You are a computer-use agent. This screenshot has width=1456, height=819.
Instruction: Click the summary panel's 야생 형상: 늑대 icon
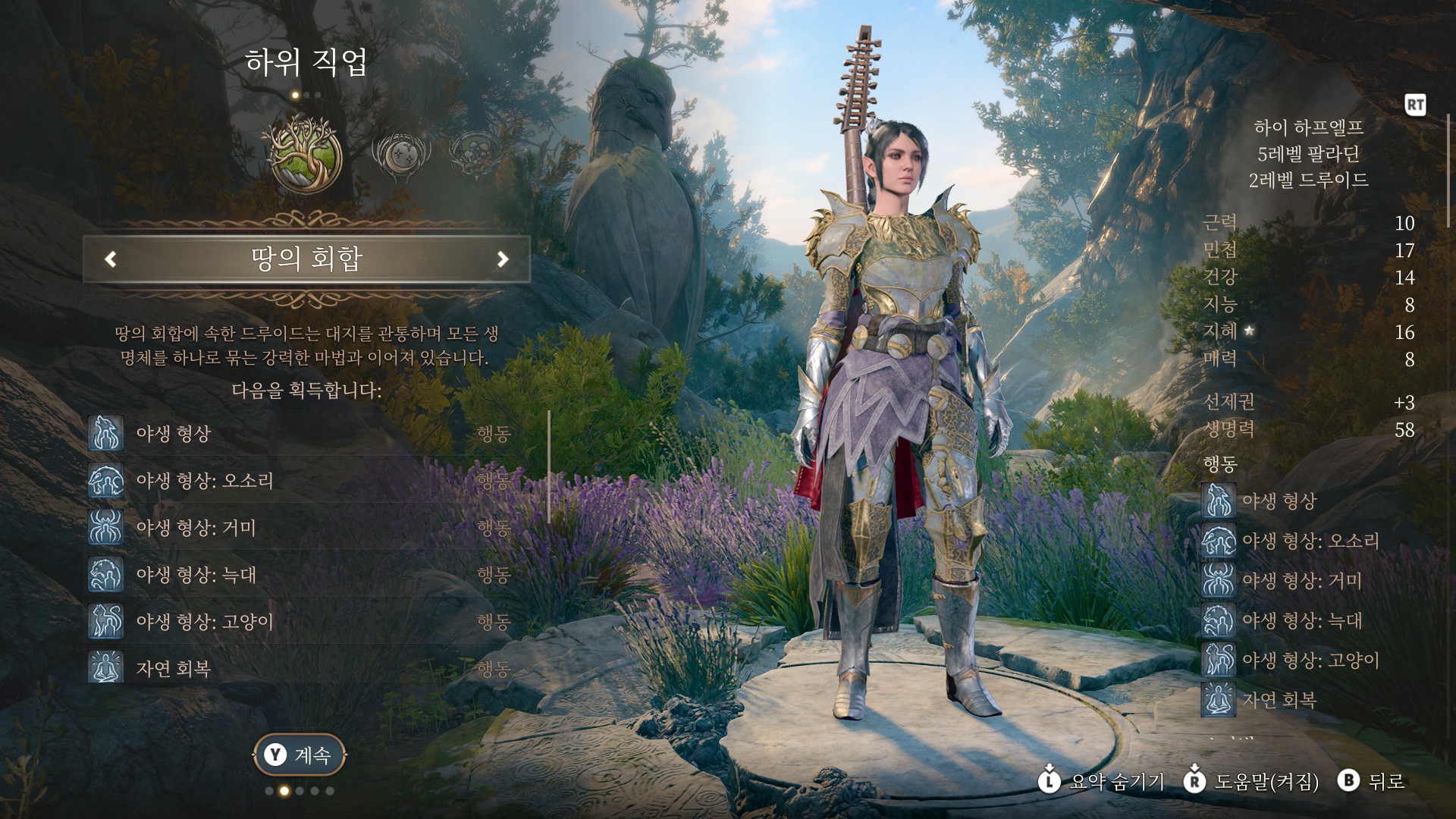tap(1219, 620)
